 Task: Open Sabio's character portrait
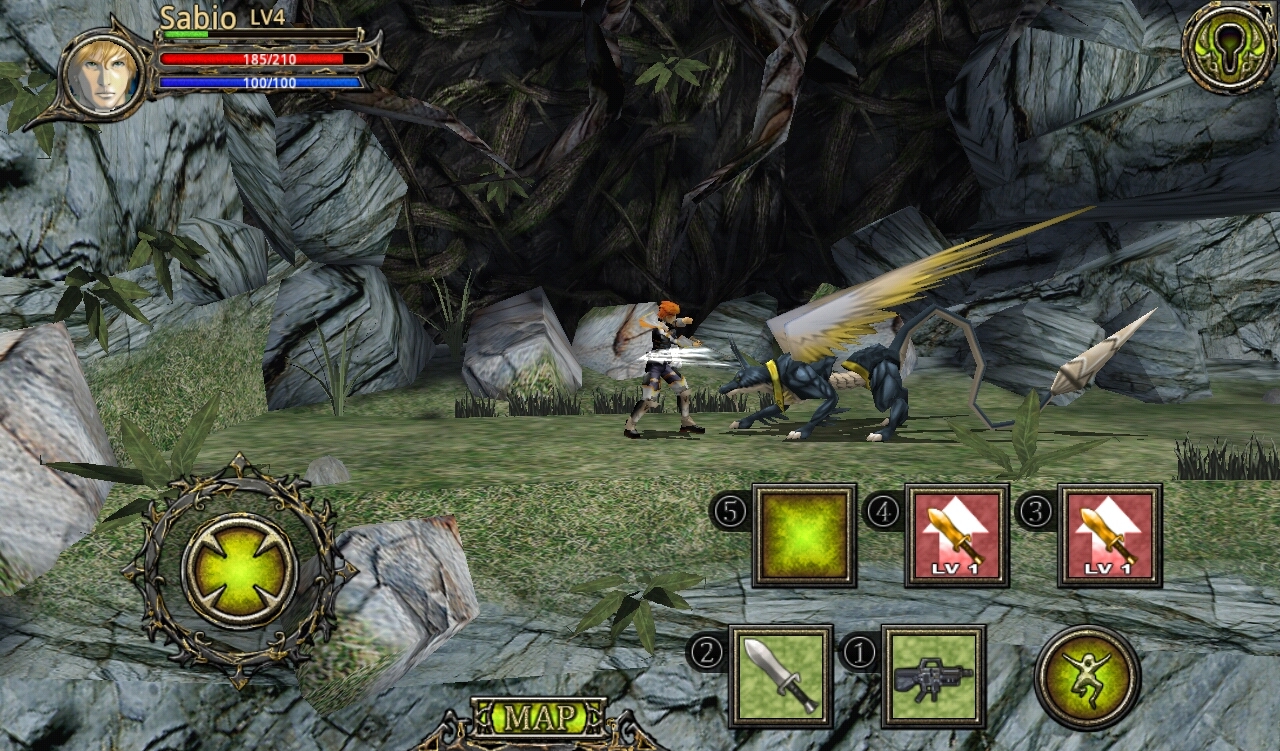click(103, 74)
